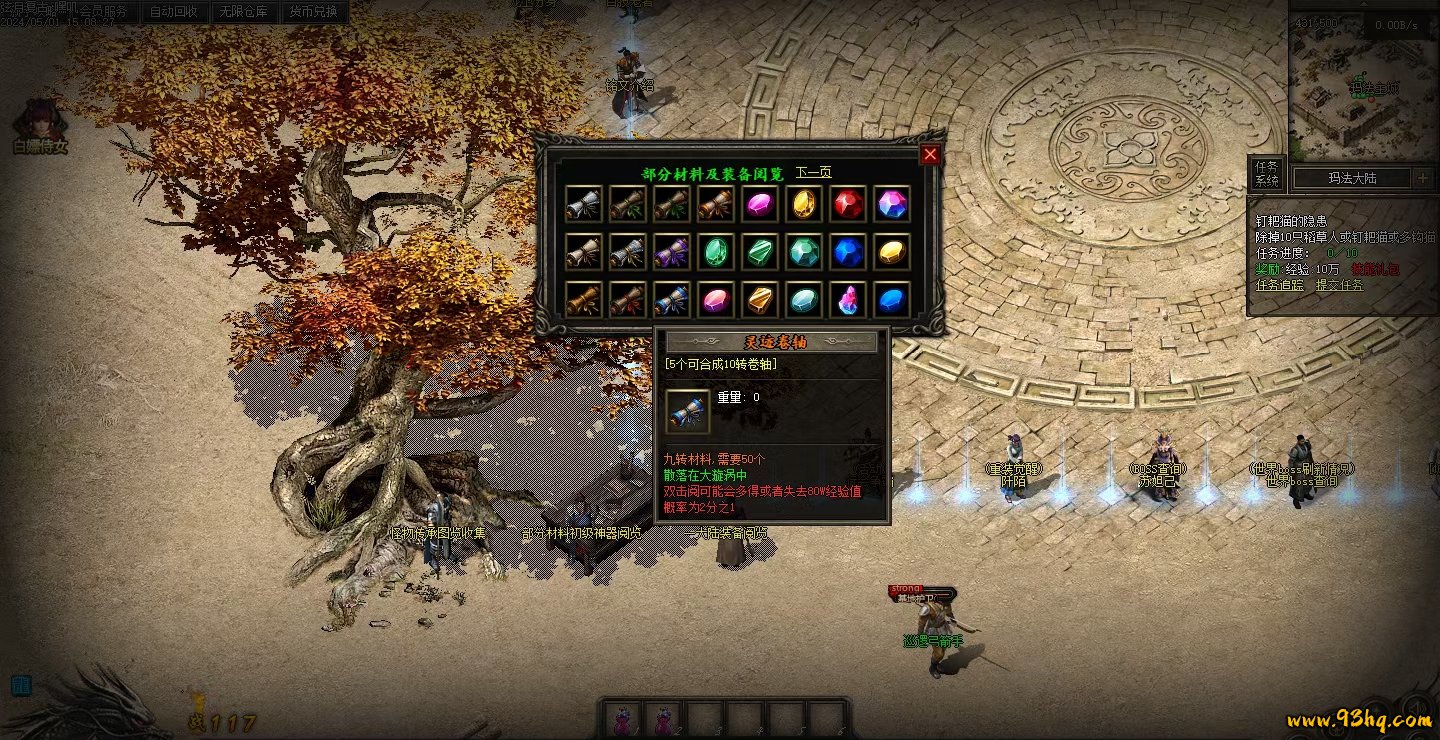Select the purple-ribbon scroll item slot
1440x740 pixels.
pyautogui.click(x=671, y=252)
